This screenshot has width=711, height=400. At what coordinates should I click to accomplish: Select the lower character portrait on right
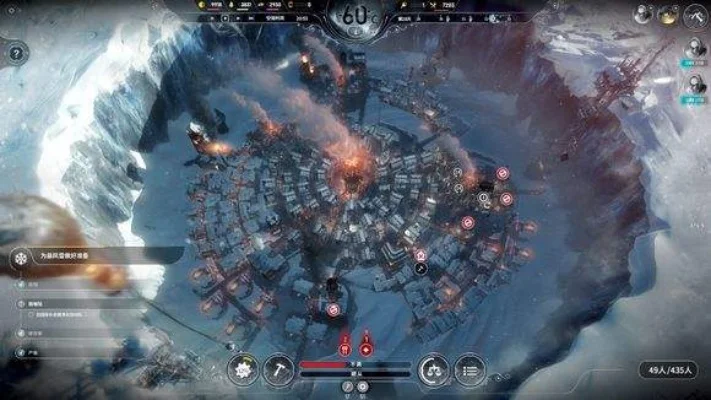pos(695,87)
